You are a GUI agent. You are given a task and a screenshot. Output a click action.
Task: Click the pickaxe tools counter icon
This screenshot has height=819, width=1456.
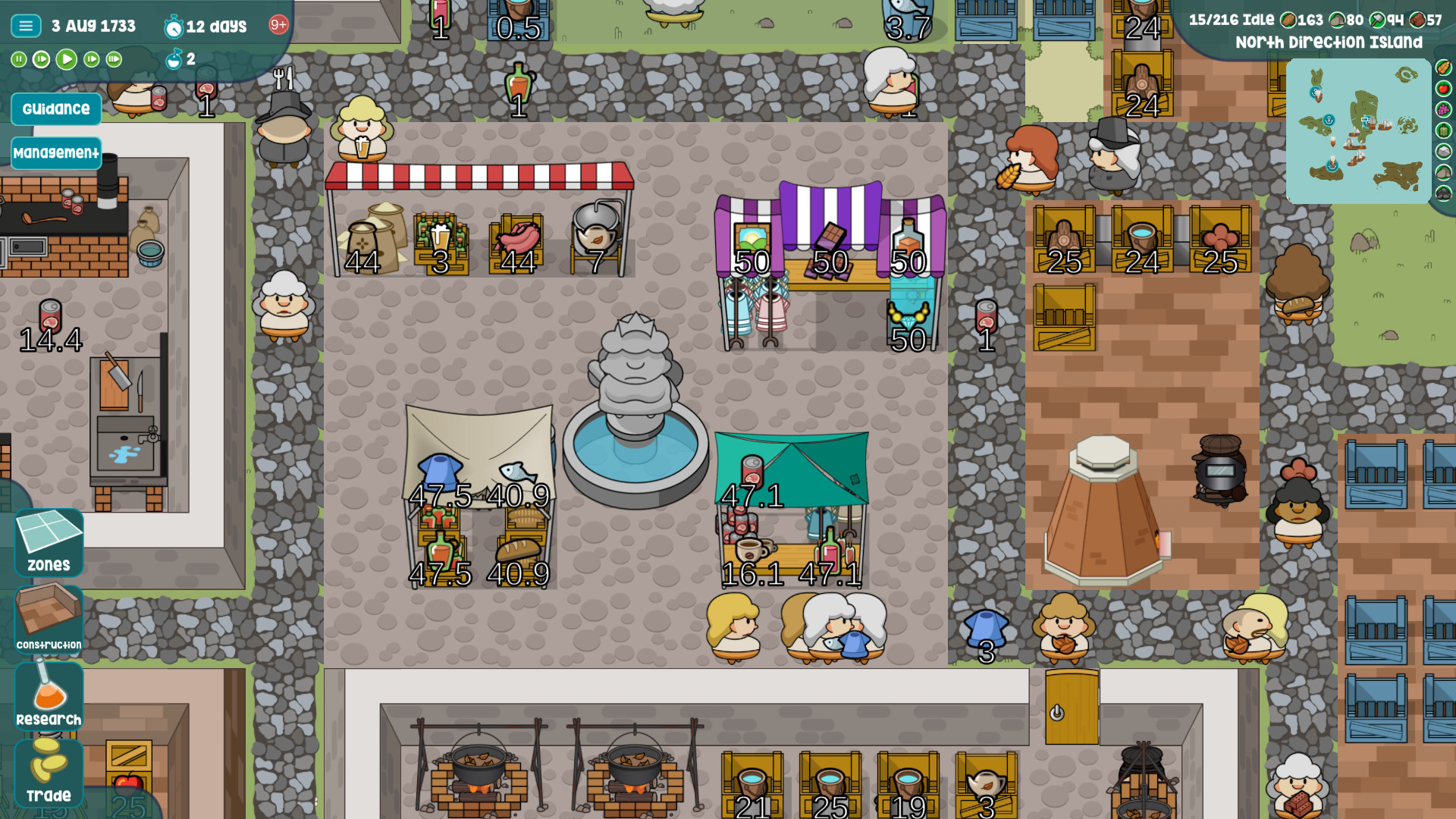pos(1378,20)
